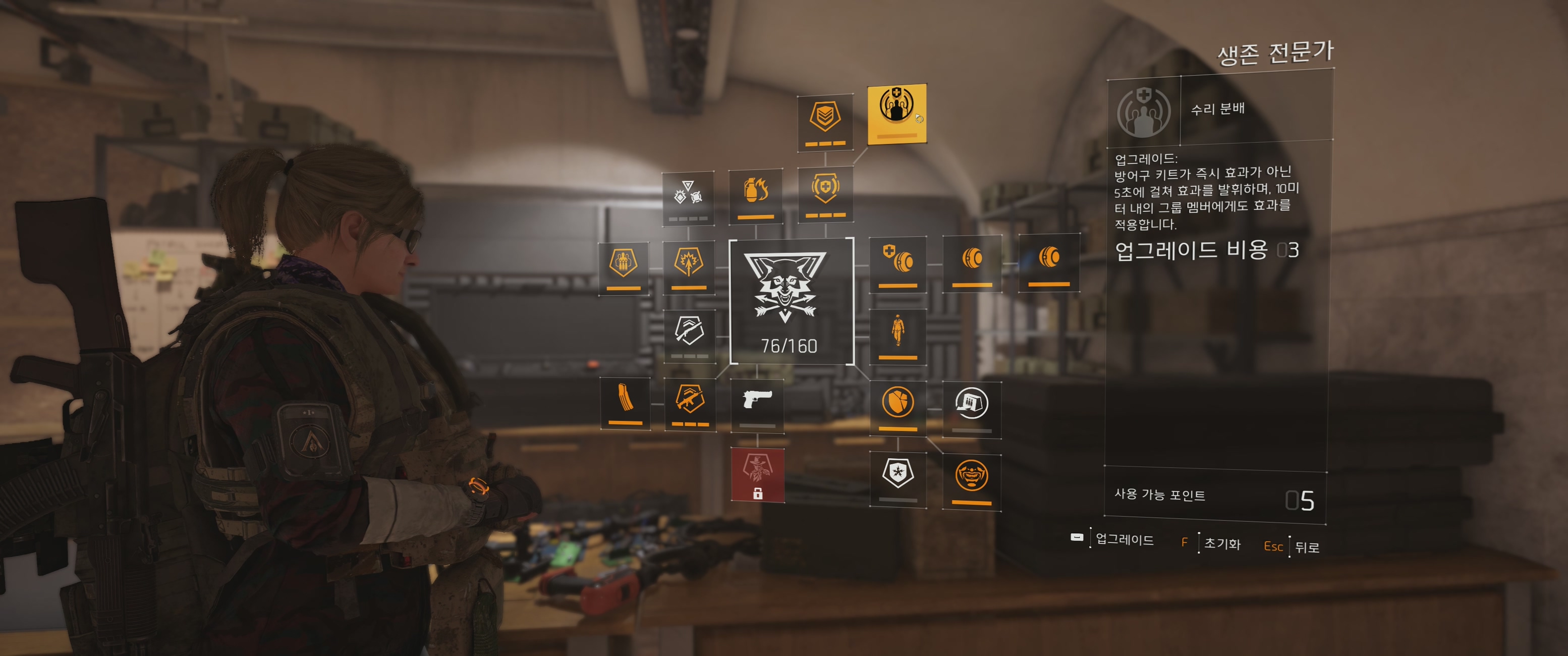1568x656 pixels.
Task: Click the red locked talent node
Action: point(757,474)
